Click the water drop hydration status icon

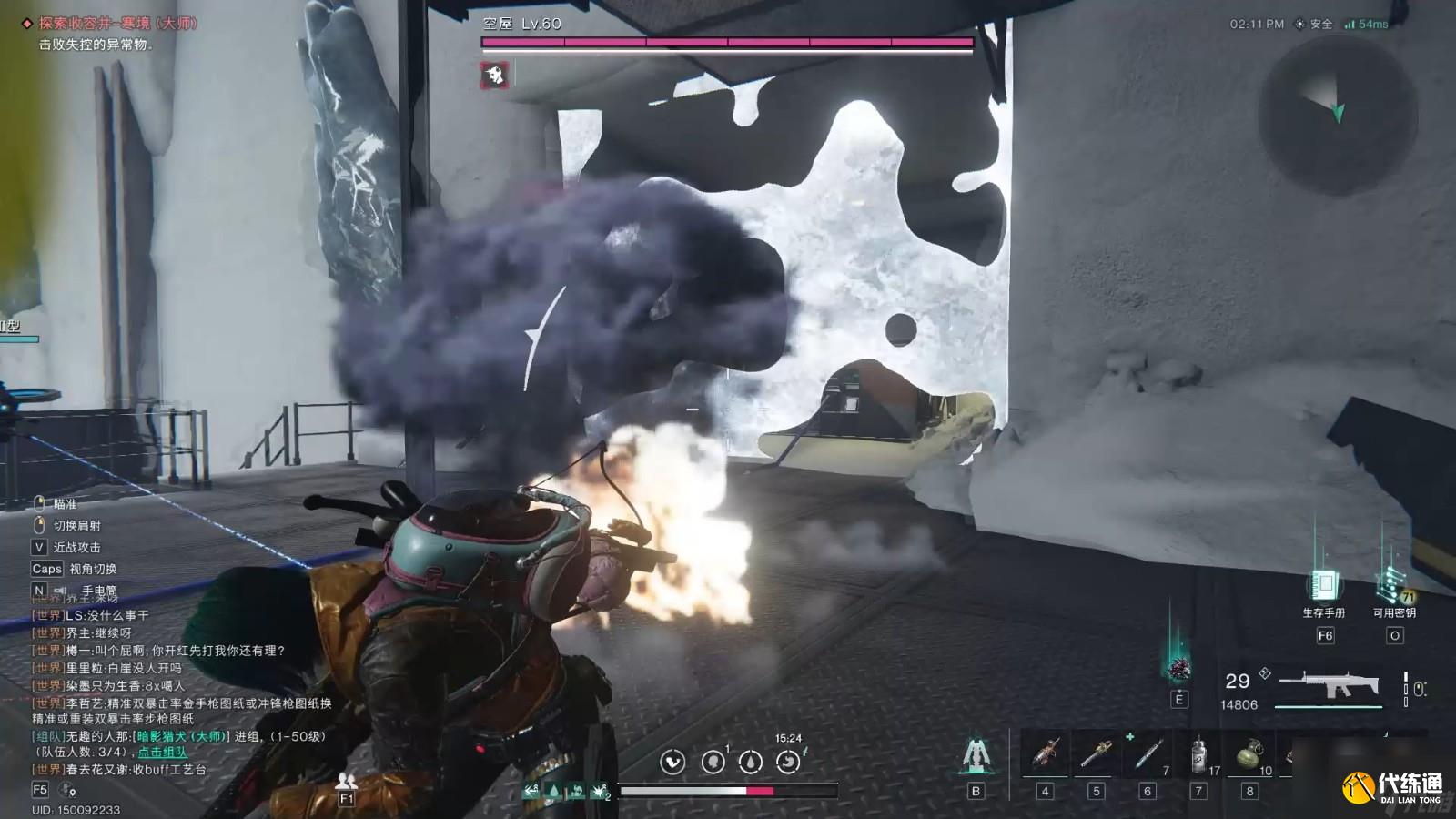pos(751,762)
